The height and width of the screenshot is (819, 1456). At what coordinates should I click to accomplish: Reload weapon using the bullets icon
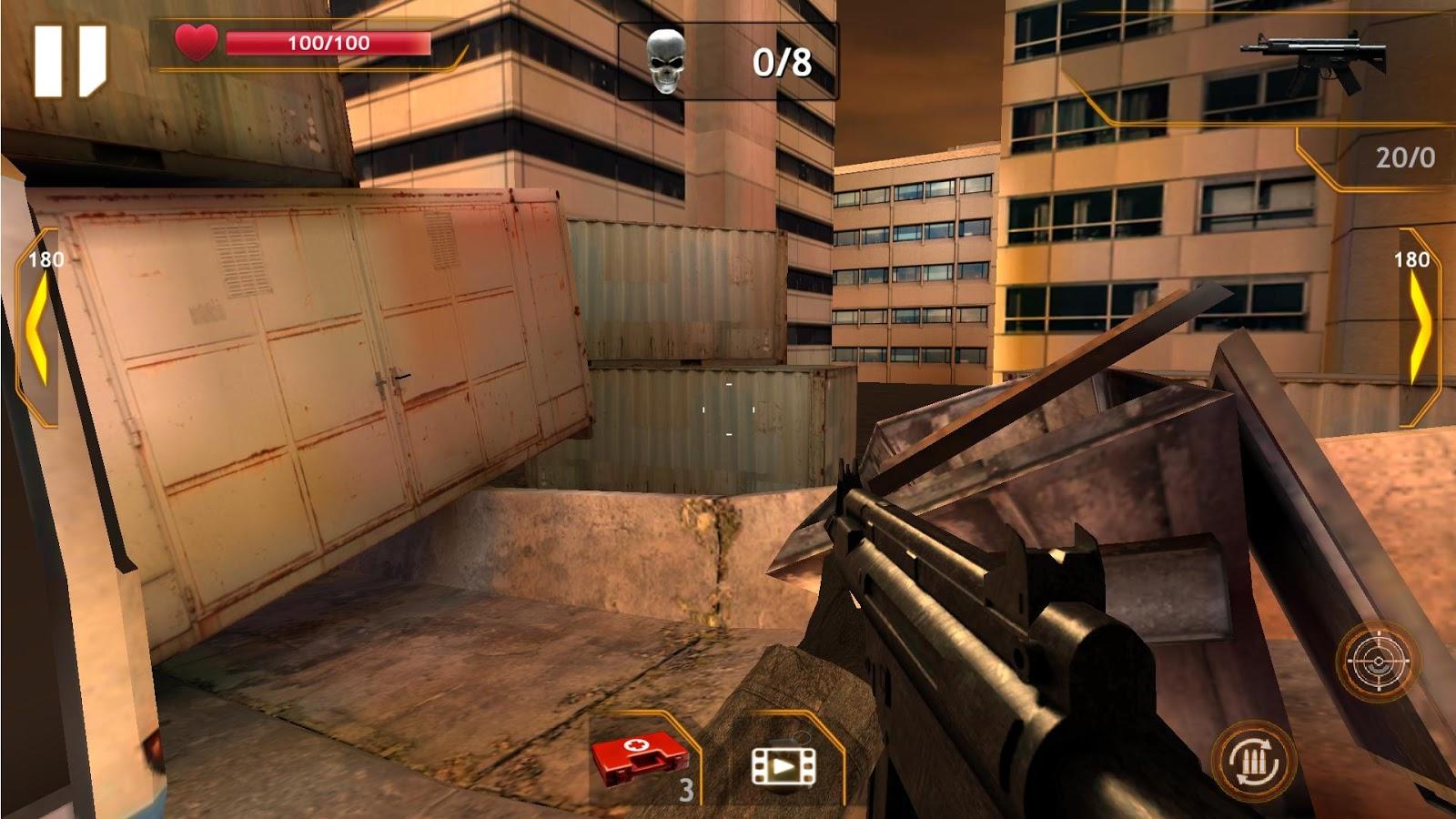pos(1252,761)
